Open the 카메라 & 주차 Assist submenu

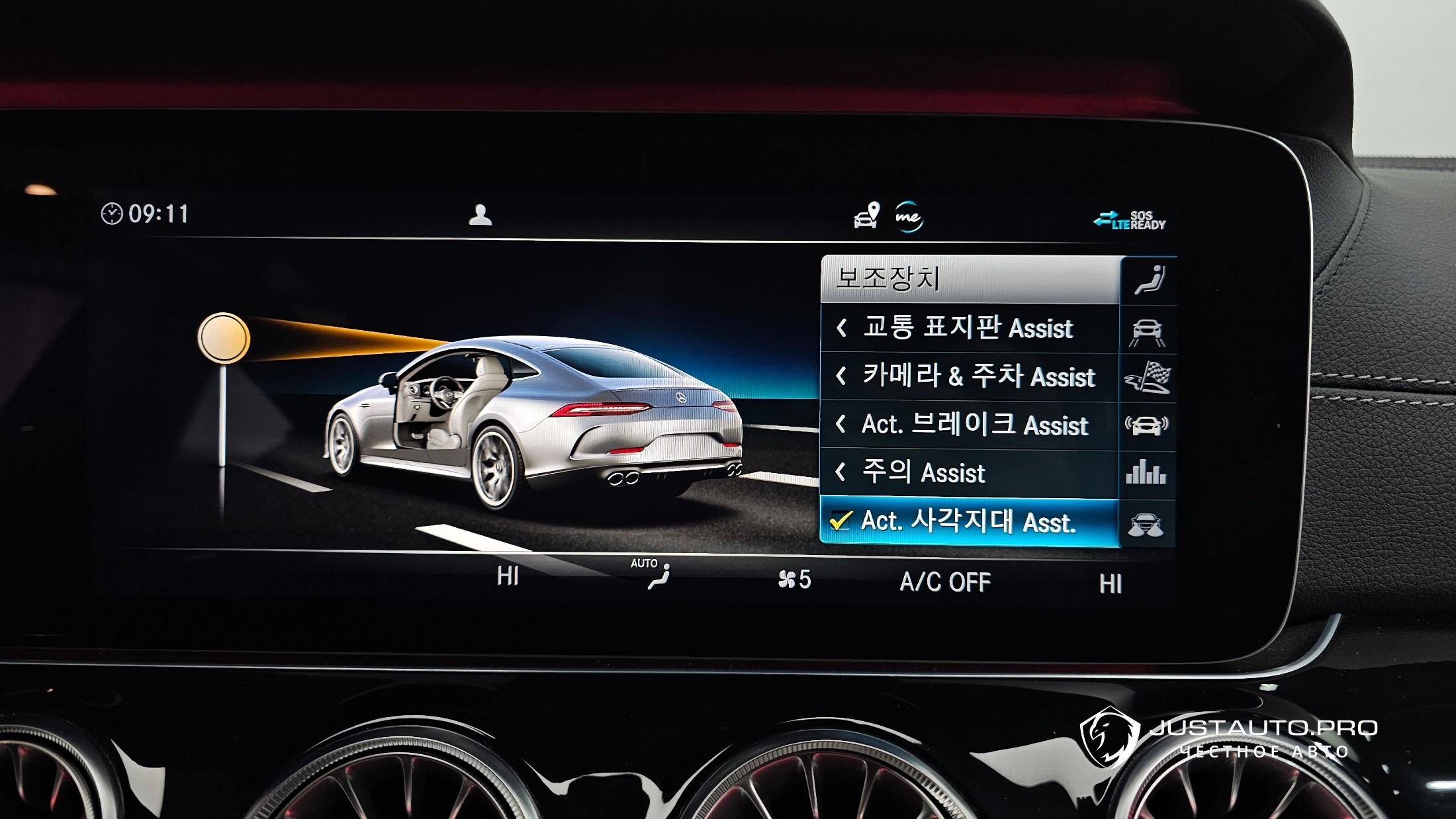point(969,376)
